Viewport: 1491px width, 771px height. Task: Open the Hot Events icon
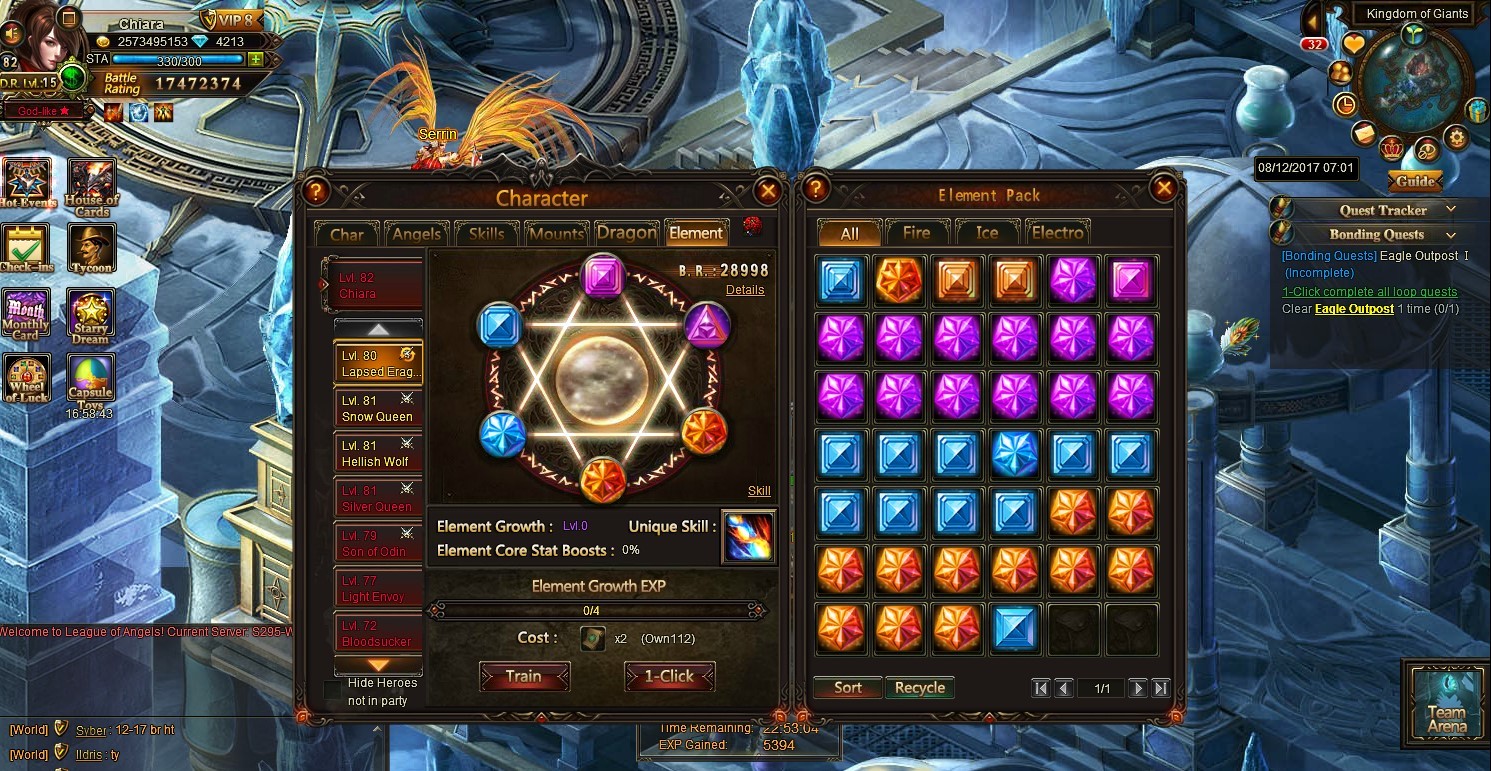tap(27, 182)
